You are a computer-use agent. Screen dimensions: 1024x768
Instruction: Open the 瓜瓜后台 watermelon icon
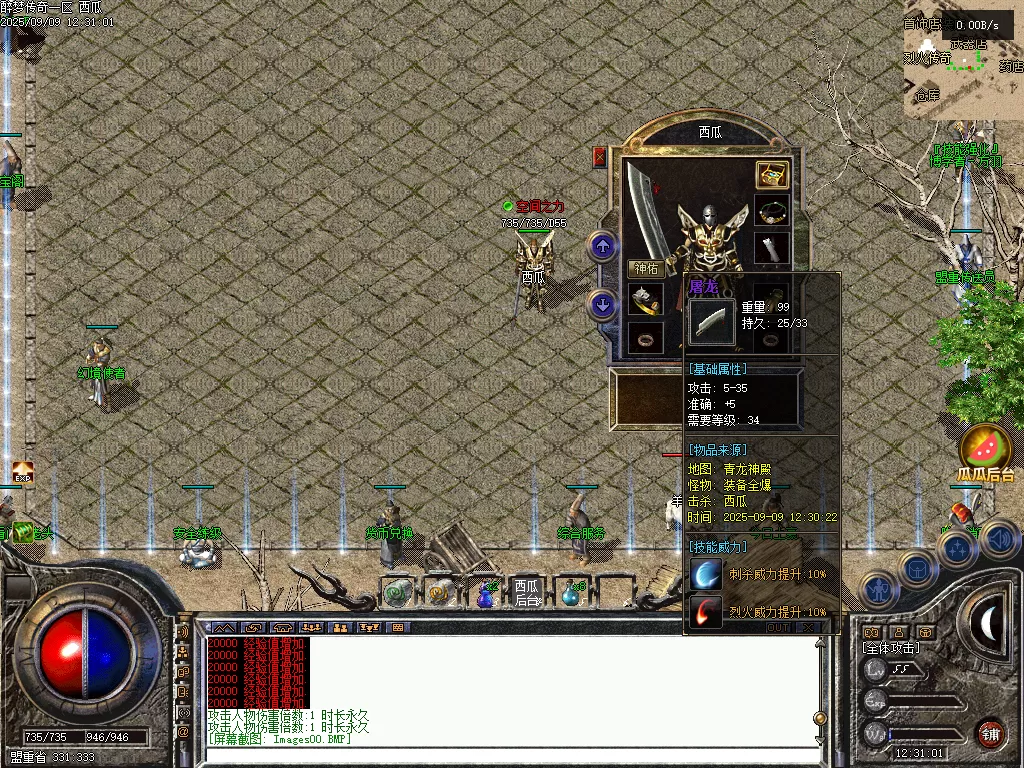(986, 446)
